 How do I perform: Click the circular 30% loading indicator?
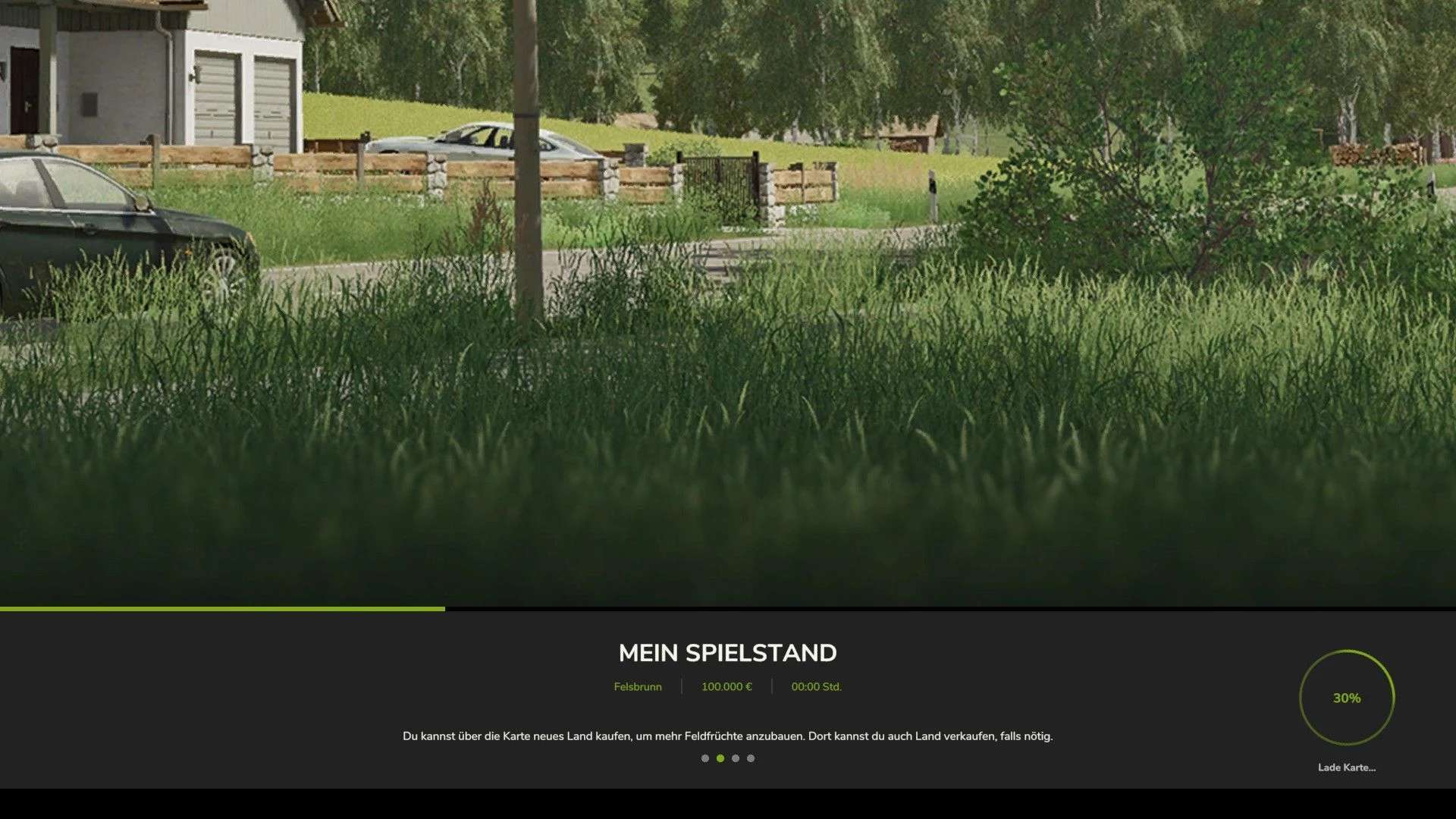pos(1347,698)
